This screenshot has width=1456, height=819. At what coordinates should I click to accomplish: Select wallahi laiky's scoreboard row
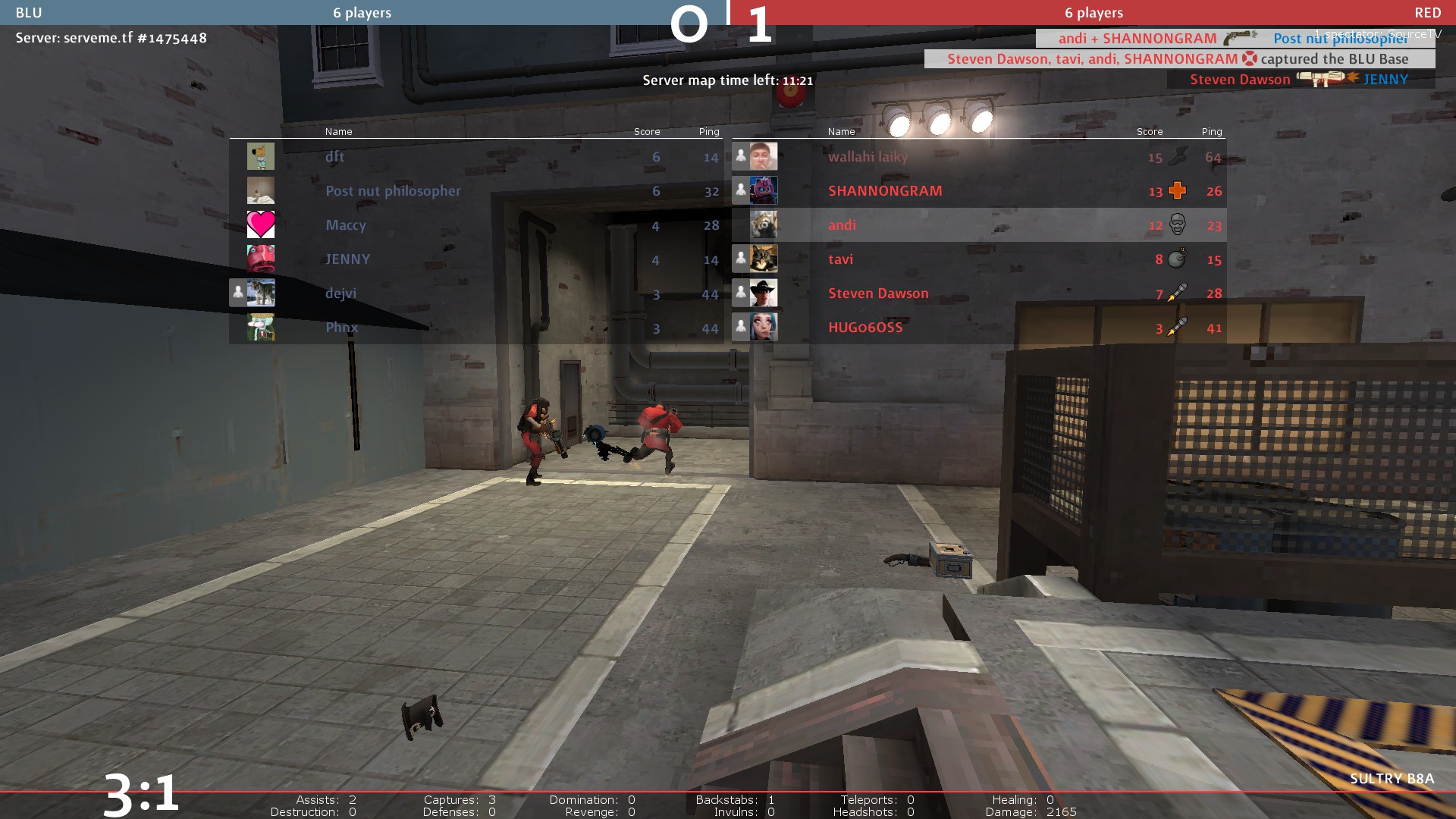click(978, 157)
